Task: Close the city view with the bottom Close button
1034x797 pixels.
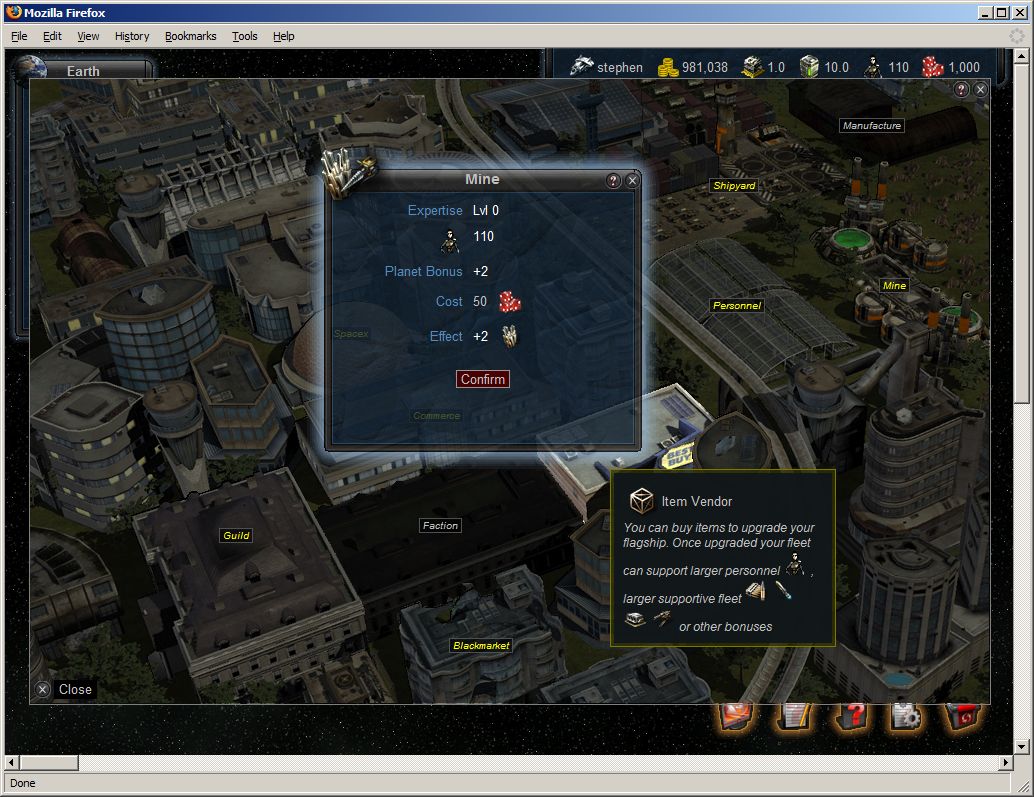Action: click(65, 689)
